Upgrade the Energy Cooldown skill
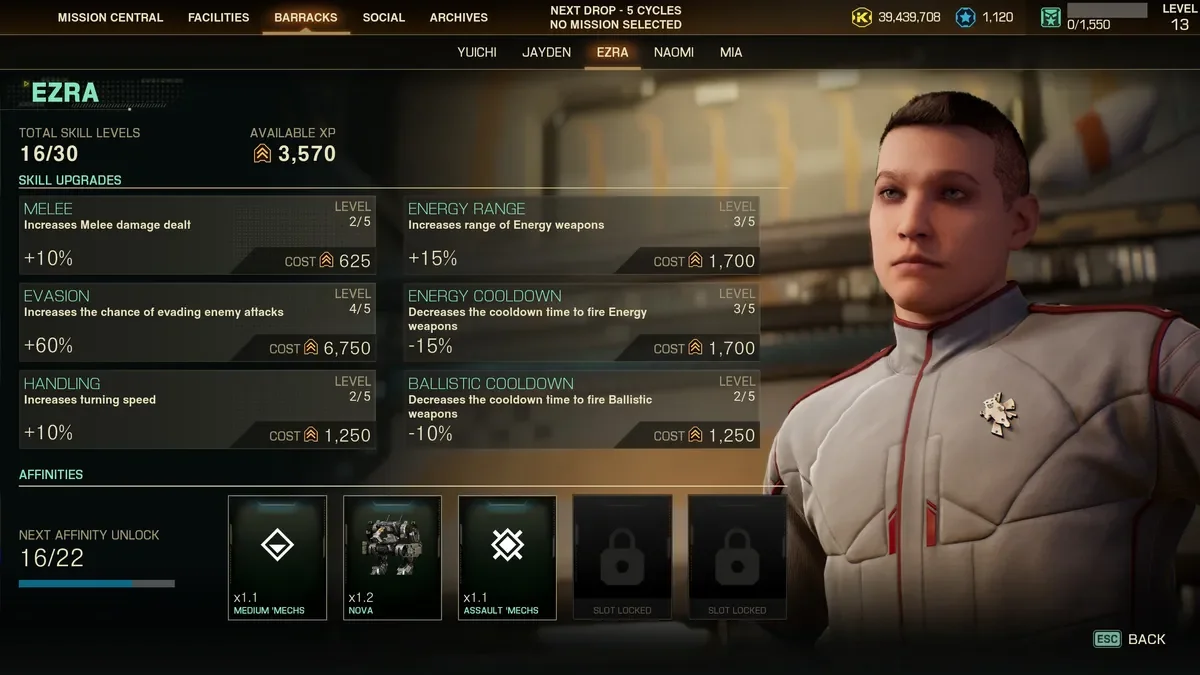Image resolution: width=1200 pixels, height=675 pixels. 582,323
